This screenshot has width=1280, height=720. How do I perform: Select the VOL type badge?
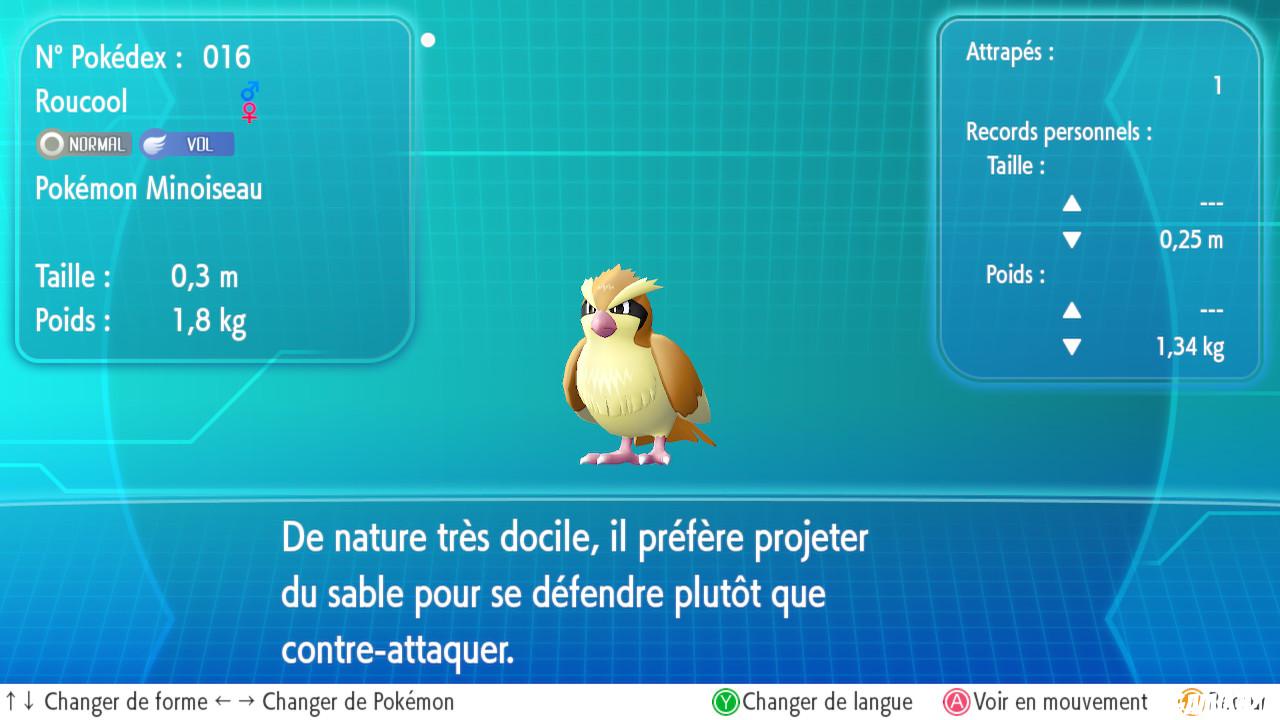(189, 144)
